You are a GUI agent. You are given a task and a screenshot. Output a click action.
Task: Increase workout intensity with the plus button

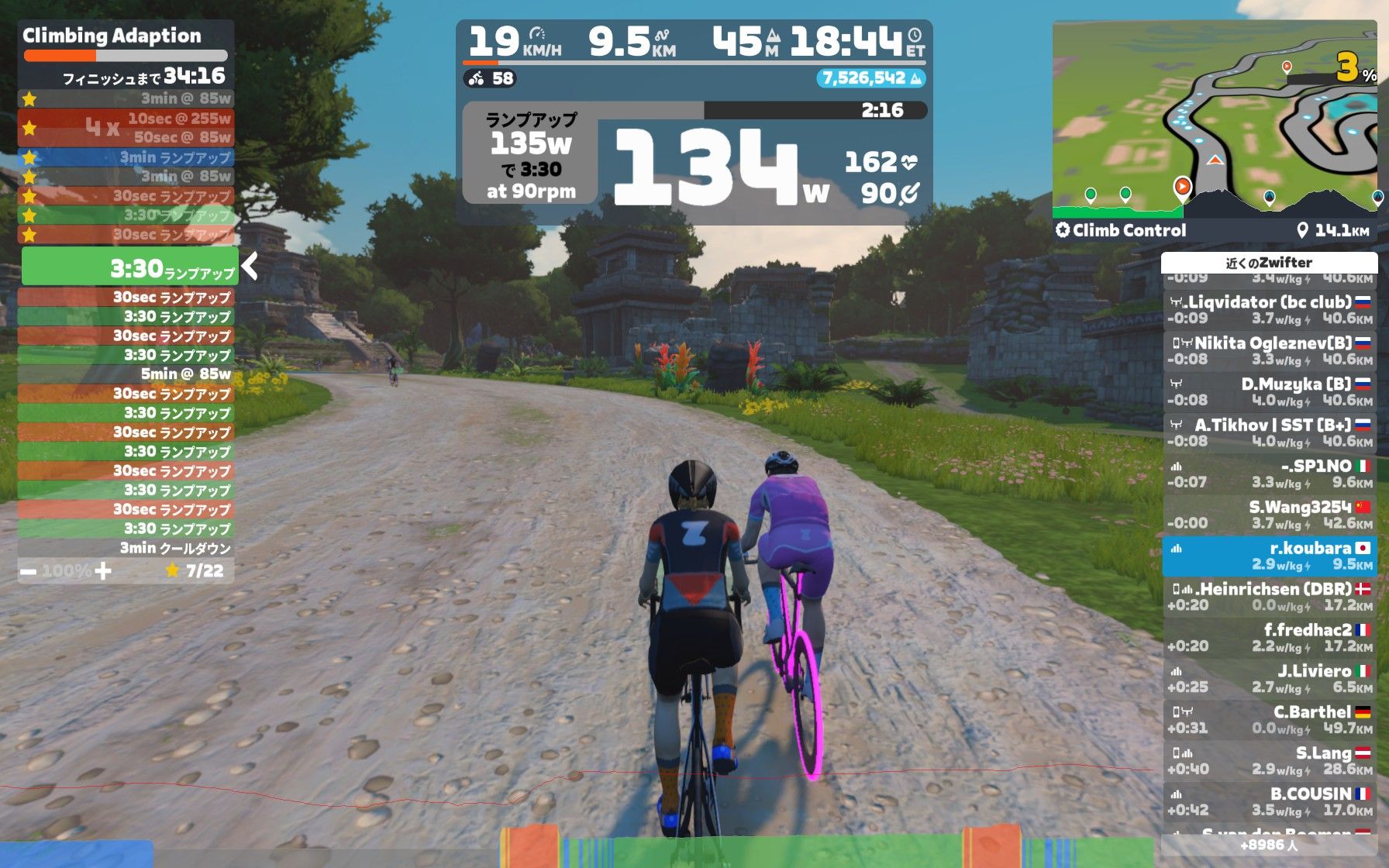pos(103,572)
